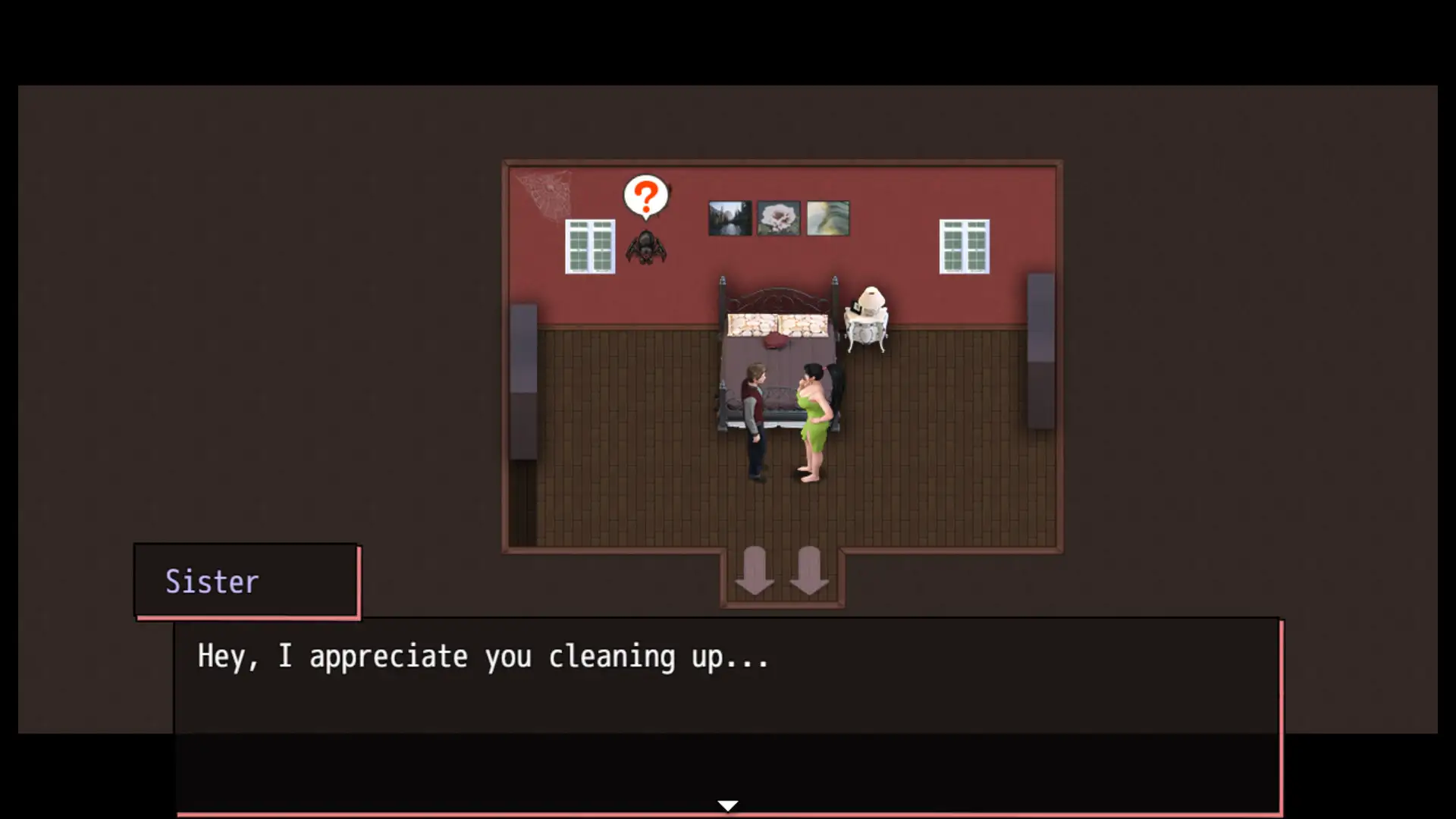1456x819 pixels.
Task: Click the right exit arrow at doorway
Action: [810, 569]
